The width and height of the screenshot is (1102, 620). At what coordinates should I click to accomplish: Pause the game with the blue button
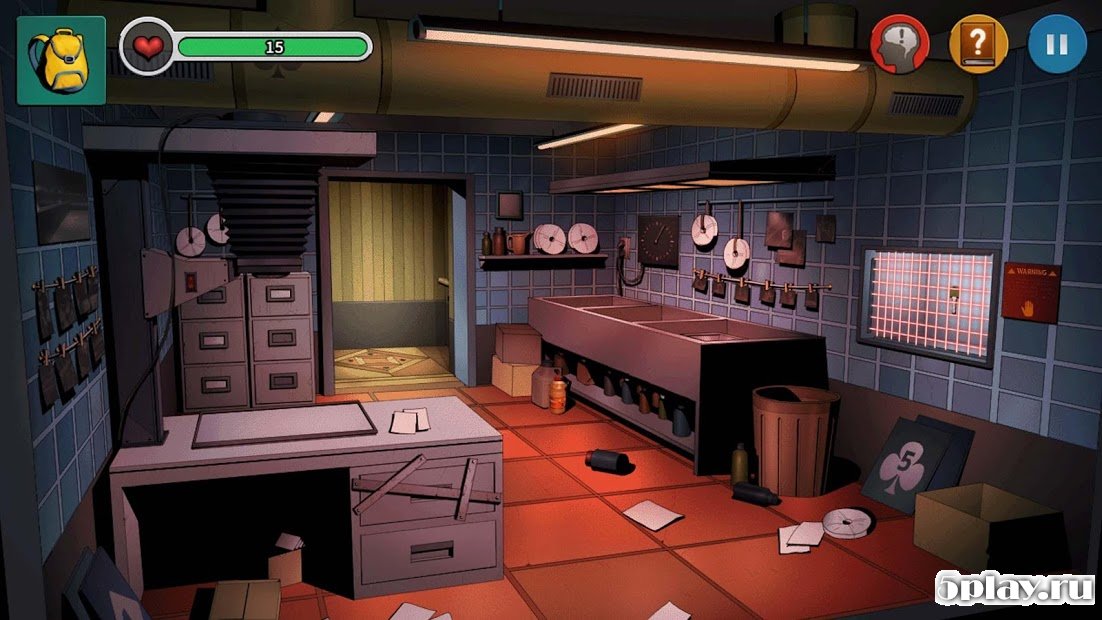1057,44
